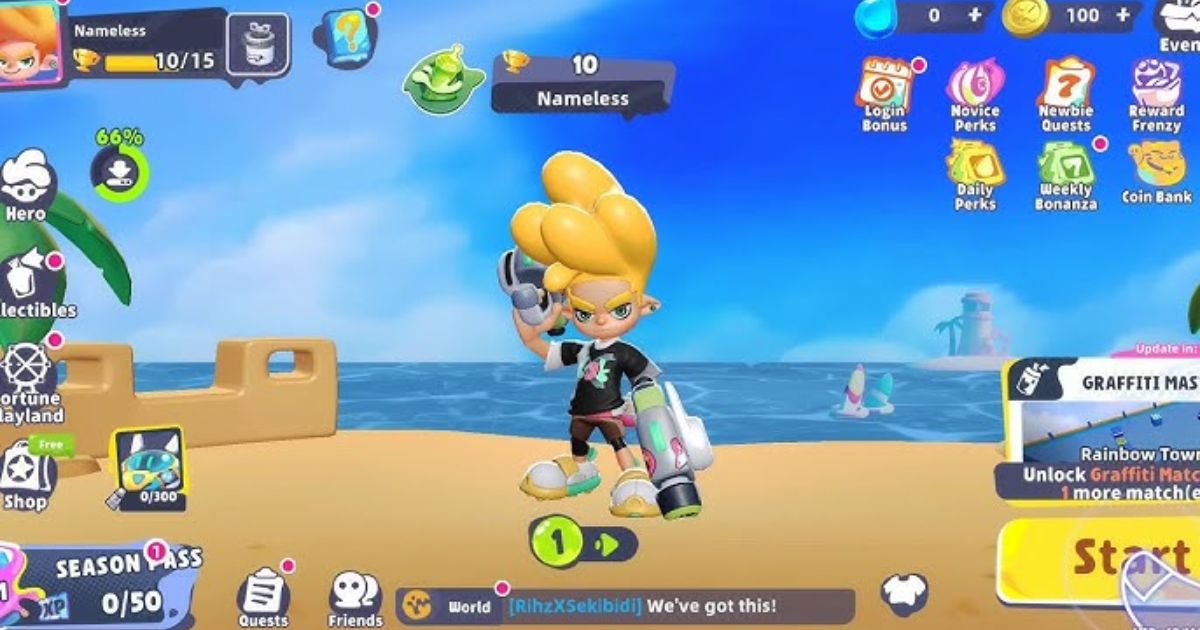Open the Coin Bank
This screenshot has height=630, width=1200.
coord(1157,170)
